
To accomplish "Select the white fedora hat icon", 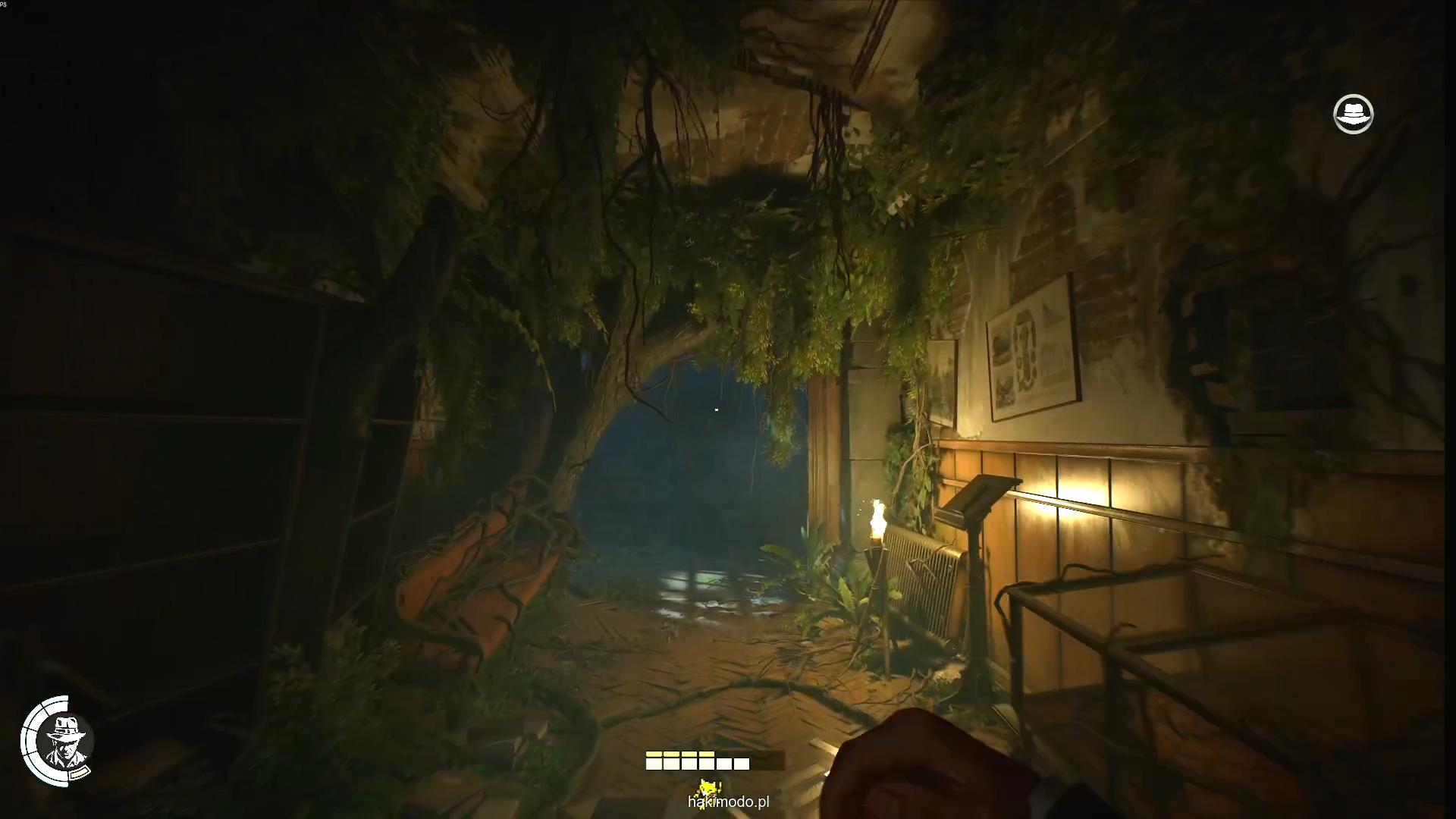I will [1353, 115].
